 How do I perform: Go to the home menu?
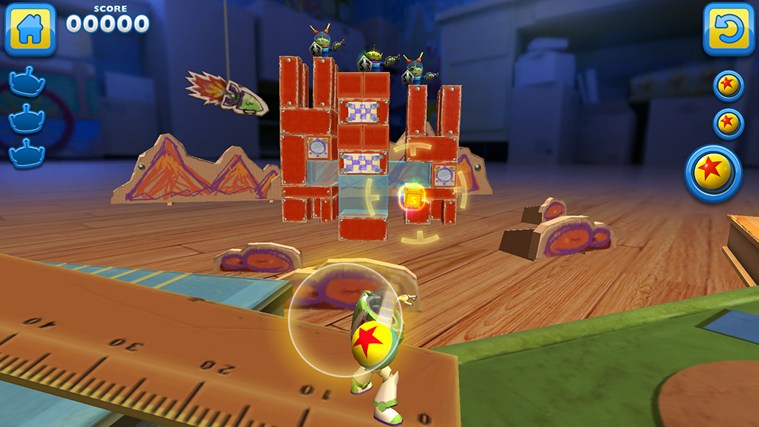click(x=29, y=29)
